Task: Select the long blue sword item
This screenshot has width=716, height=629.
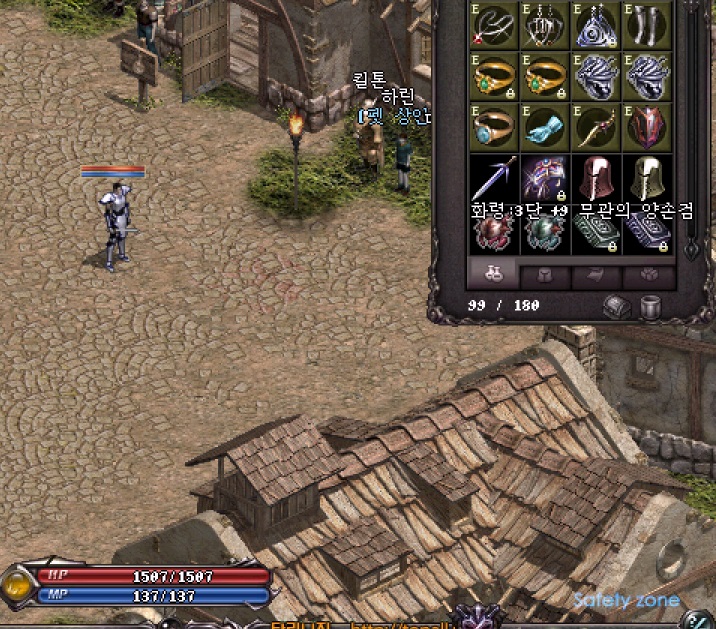Action: (x=494, y=178)
